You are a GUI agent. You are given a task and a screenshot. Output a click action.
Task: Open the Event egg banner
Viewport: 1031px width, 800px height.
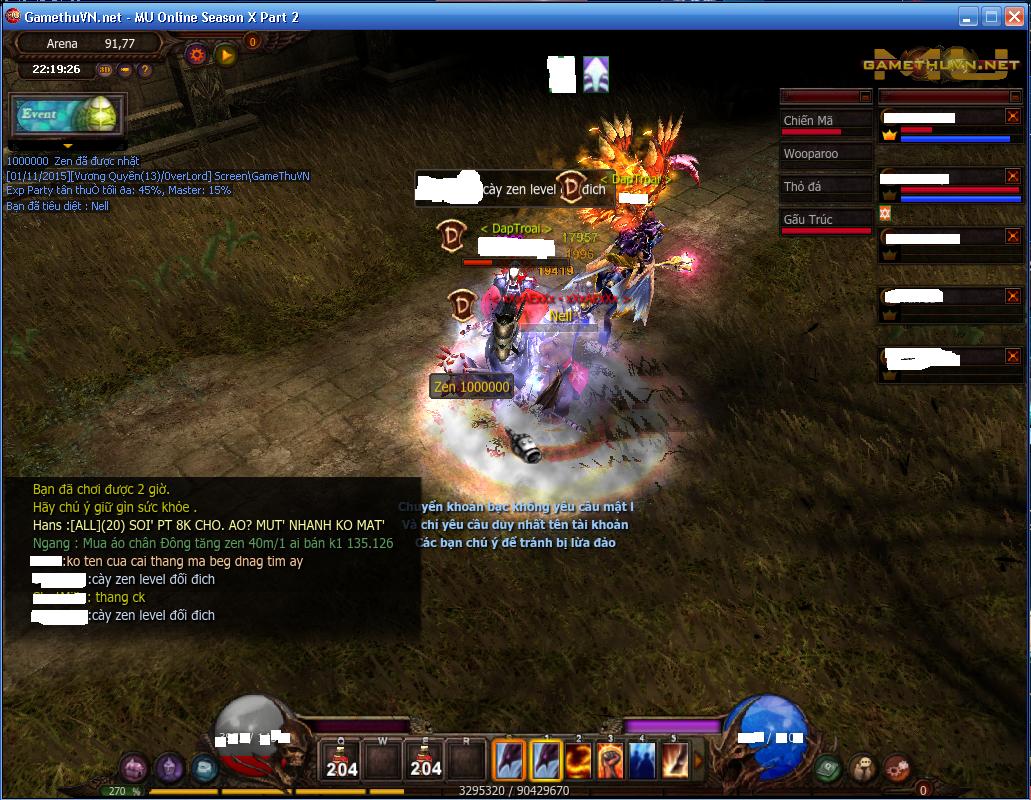[68, 115]
